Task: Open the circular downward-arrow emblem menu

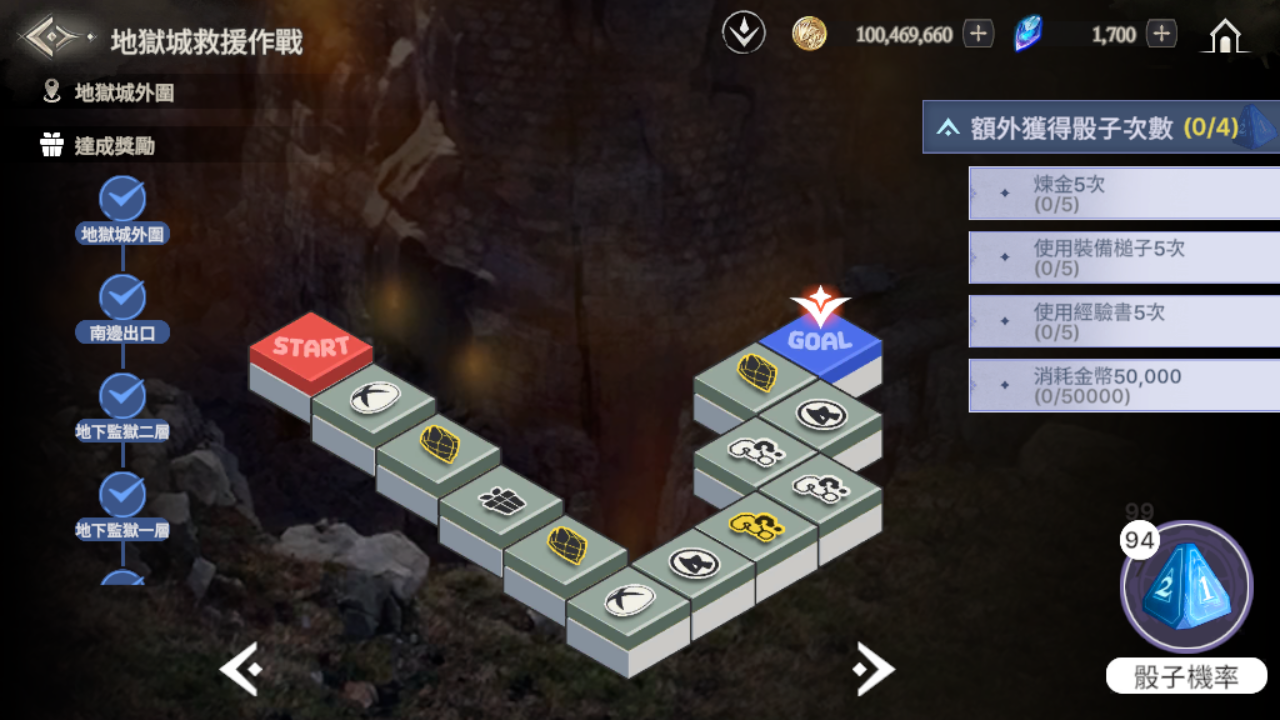Action: point(744,34)
